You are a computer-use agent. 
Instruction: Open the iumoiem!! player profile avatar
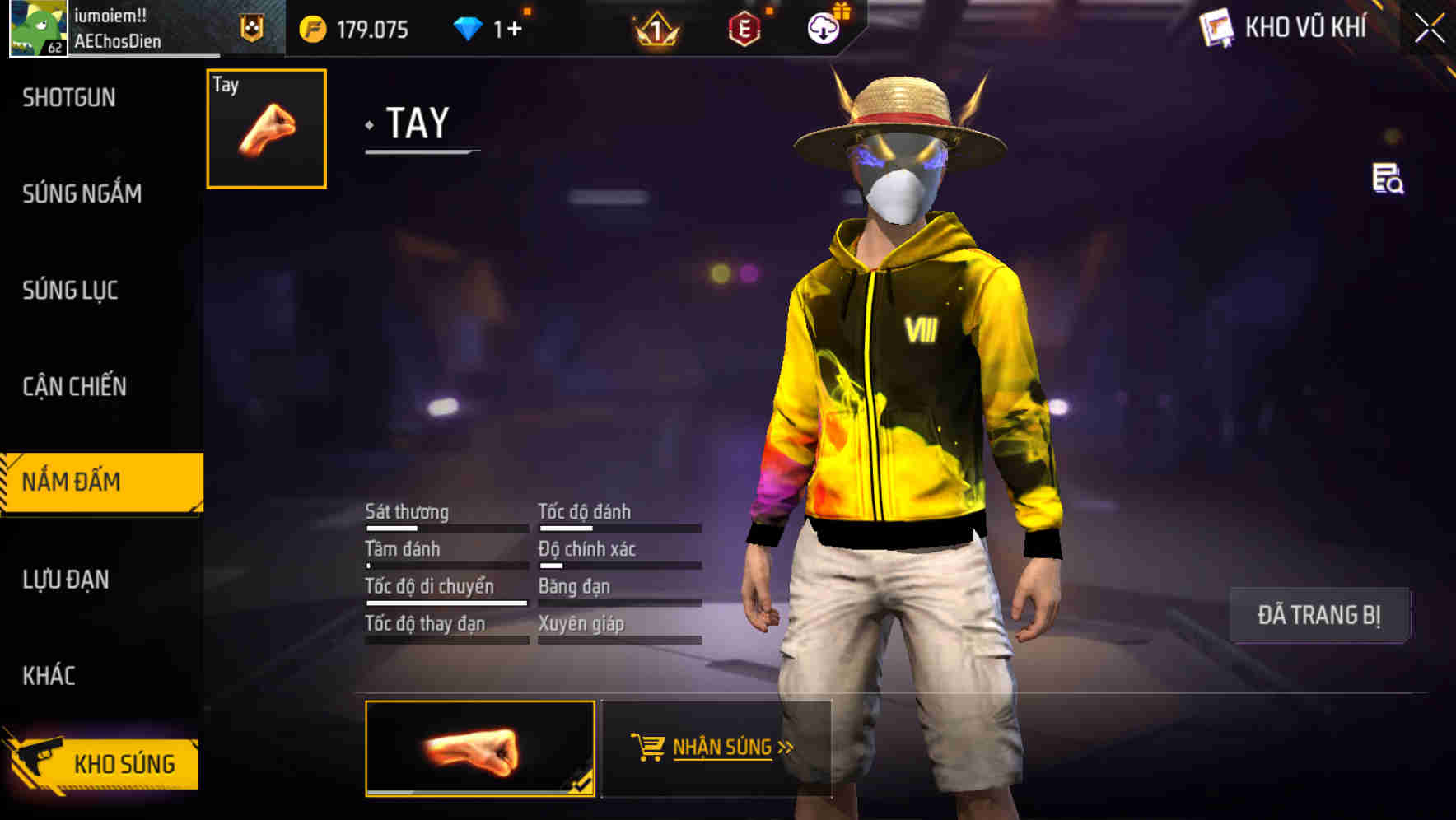coord(36,27)
